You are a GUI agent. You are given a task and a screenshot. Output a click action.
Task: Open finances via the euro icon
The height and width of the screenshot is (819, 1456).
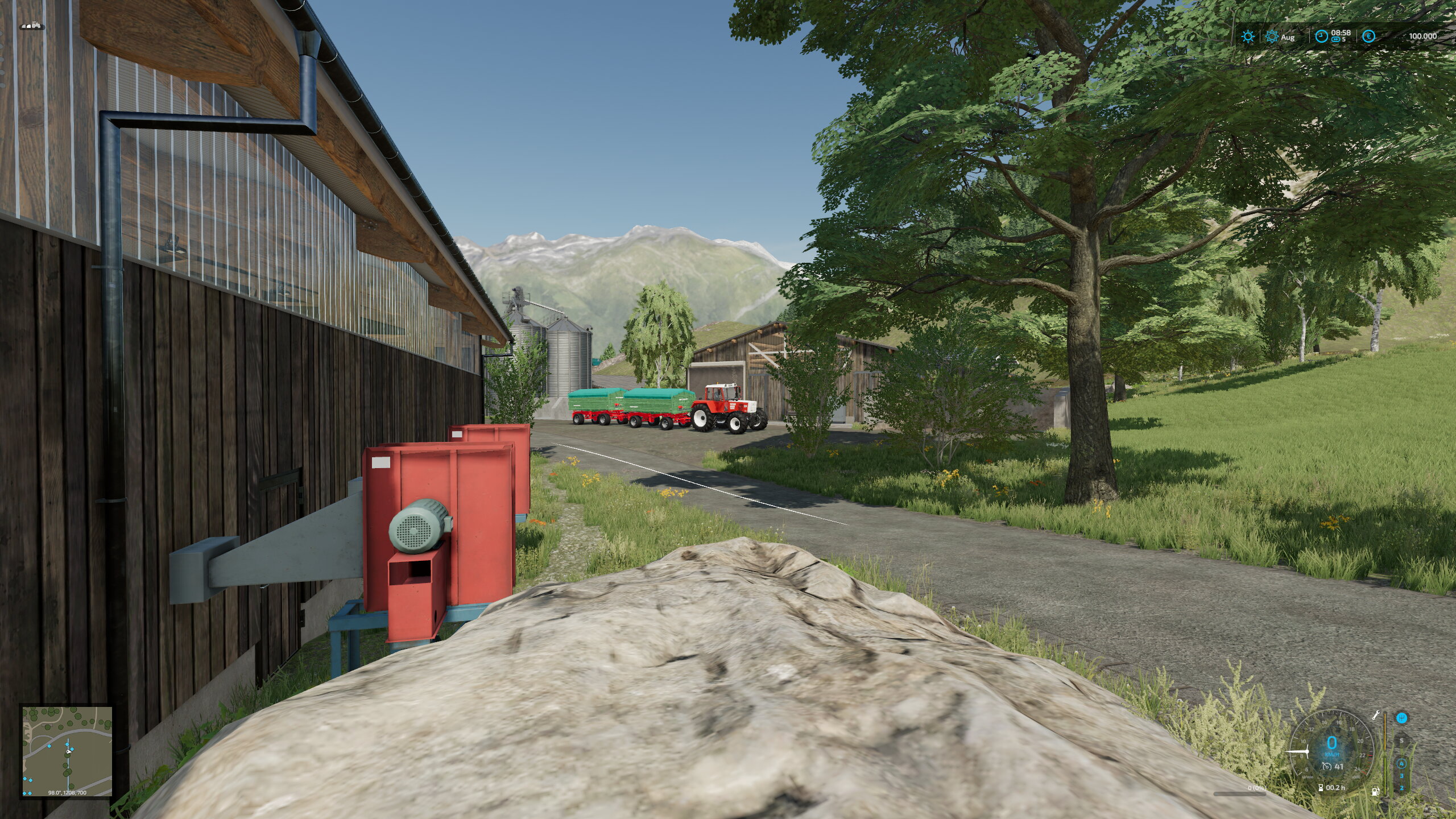coord(1369,36)
